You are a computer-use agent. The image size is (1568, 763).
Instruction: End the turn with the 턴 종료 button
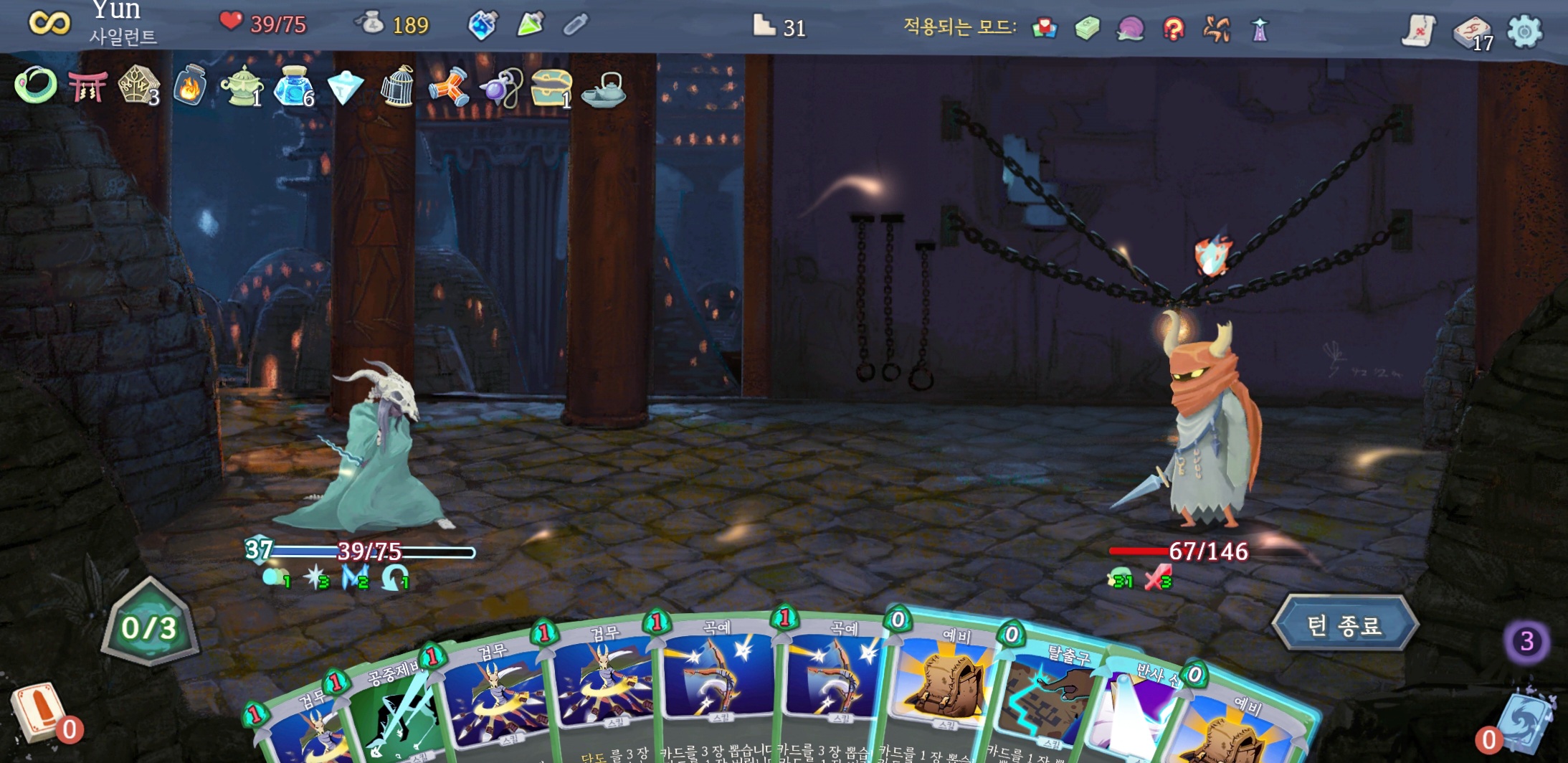(x=1344, y=625)
